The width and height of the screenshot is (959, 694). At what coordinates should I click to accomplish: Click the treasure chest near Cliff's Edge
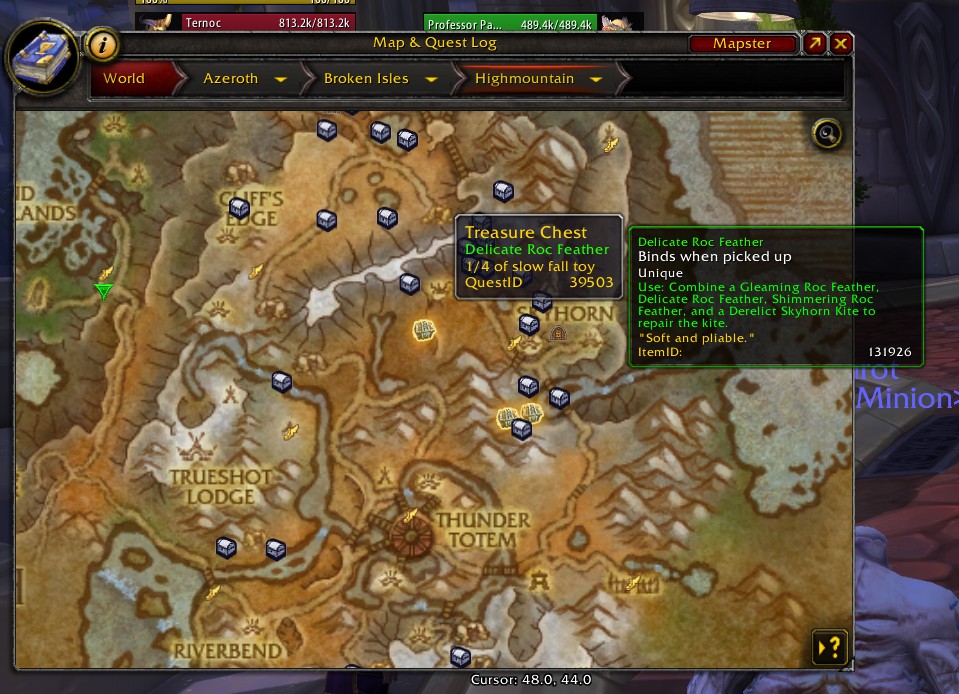pos(239,207)
